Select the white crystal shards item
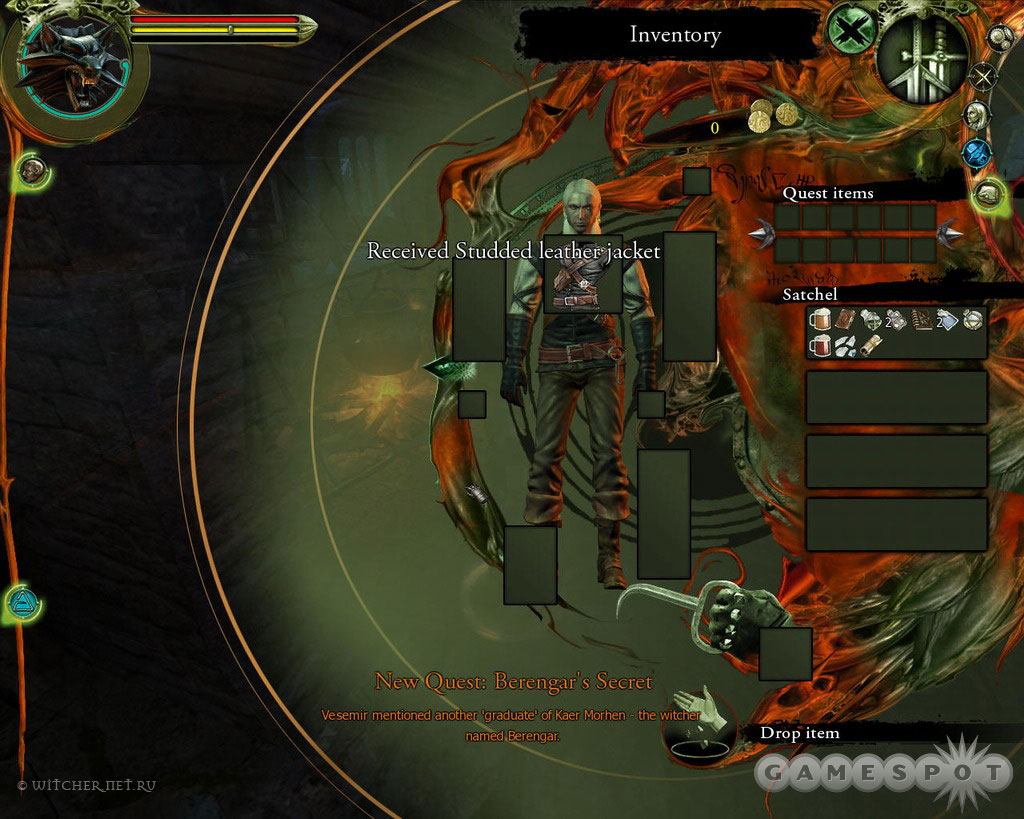Viewport: 1024px width, 819px height. click(845, 345)
